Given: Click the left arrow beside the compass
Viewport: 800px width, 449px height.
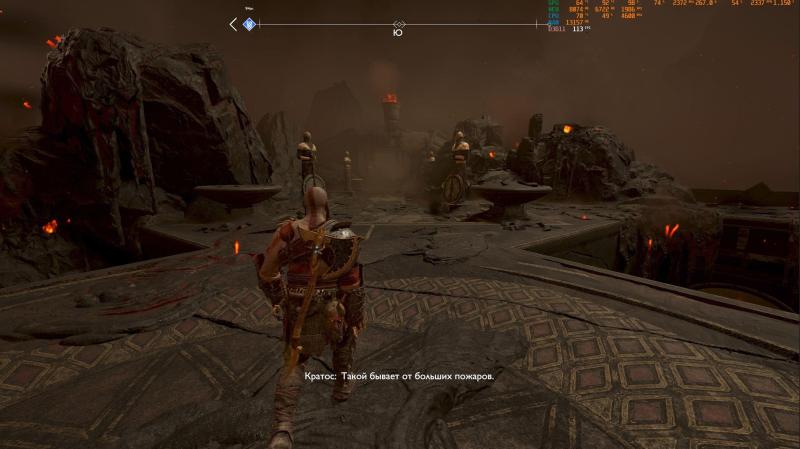Looking at the screenshot, I should coord(234,24).
